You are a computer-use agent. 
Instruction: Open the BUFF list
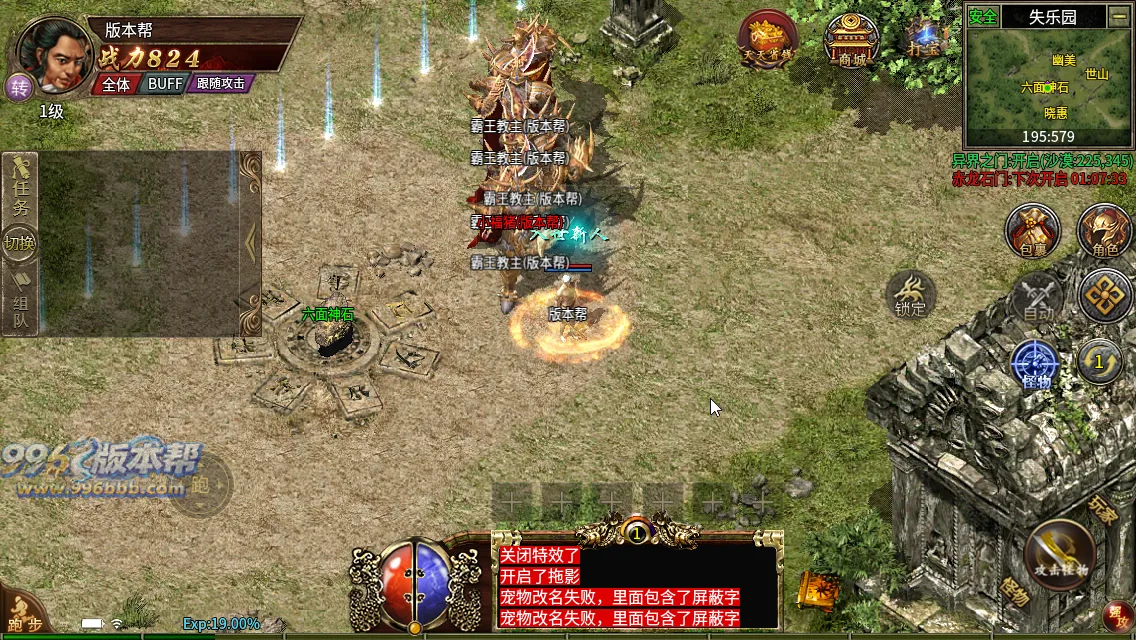tap(165, 84)
